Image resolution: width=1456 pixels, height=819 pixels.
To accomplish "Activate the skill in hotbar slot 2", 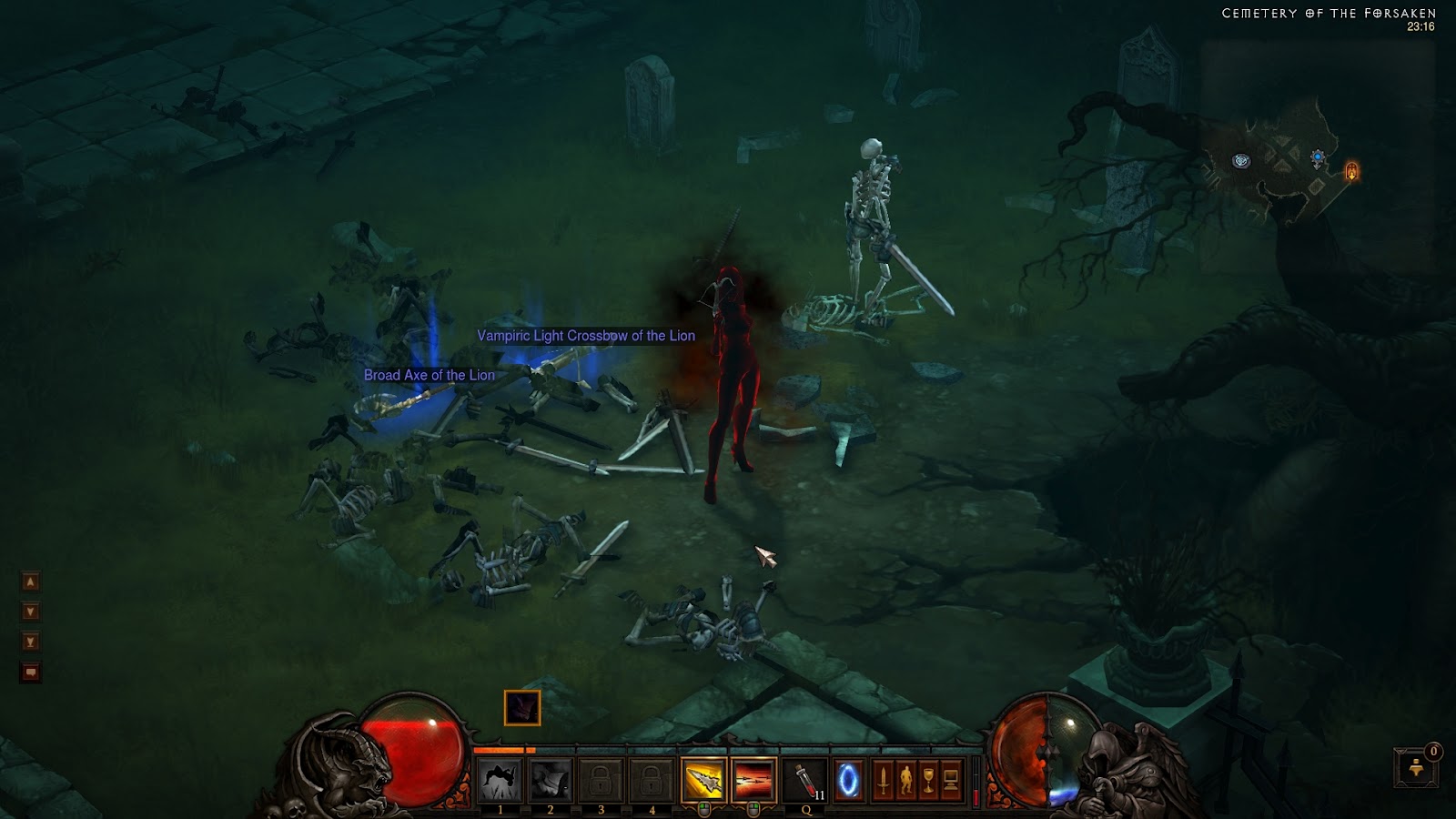I will click(x=549, y=778).
